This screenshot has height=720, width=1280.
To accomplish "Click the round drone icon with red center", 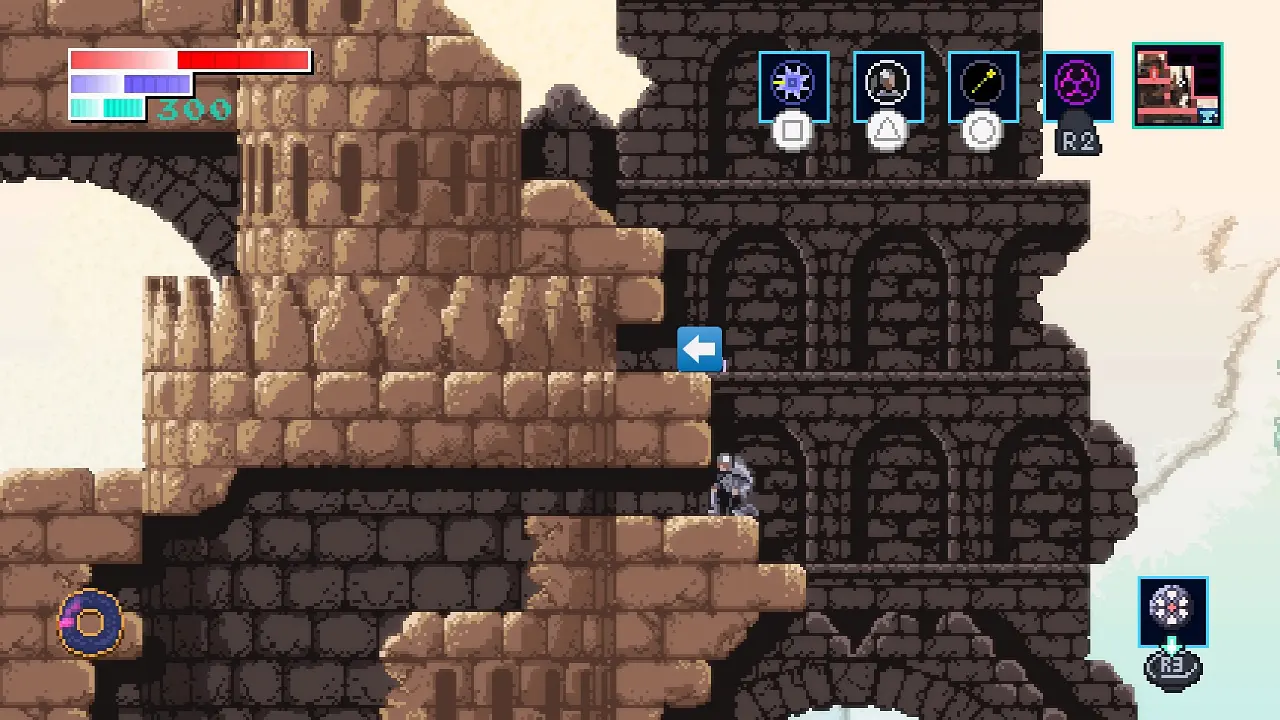I will (1172, 610).
